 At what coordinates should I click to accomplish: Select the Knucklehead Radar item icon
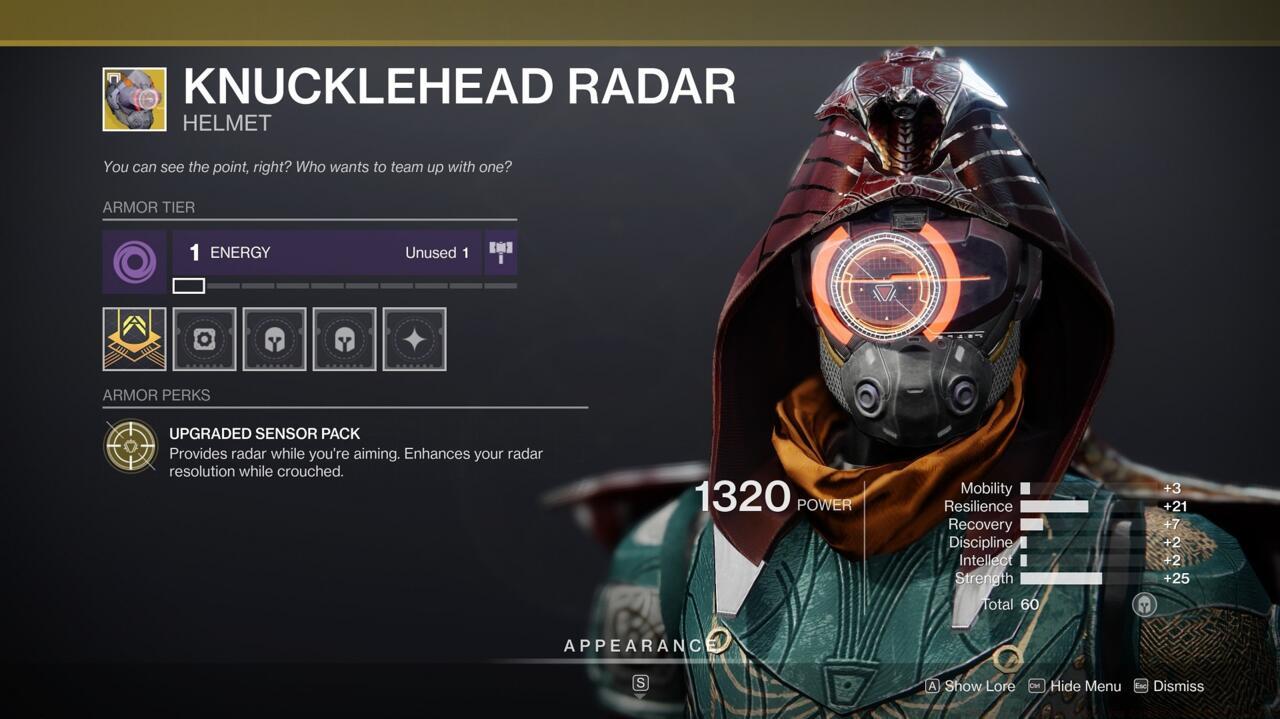pos(134,99)
